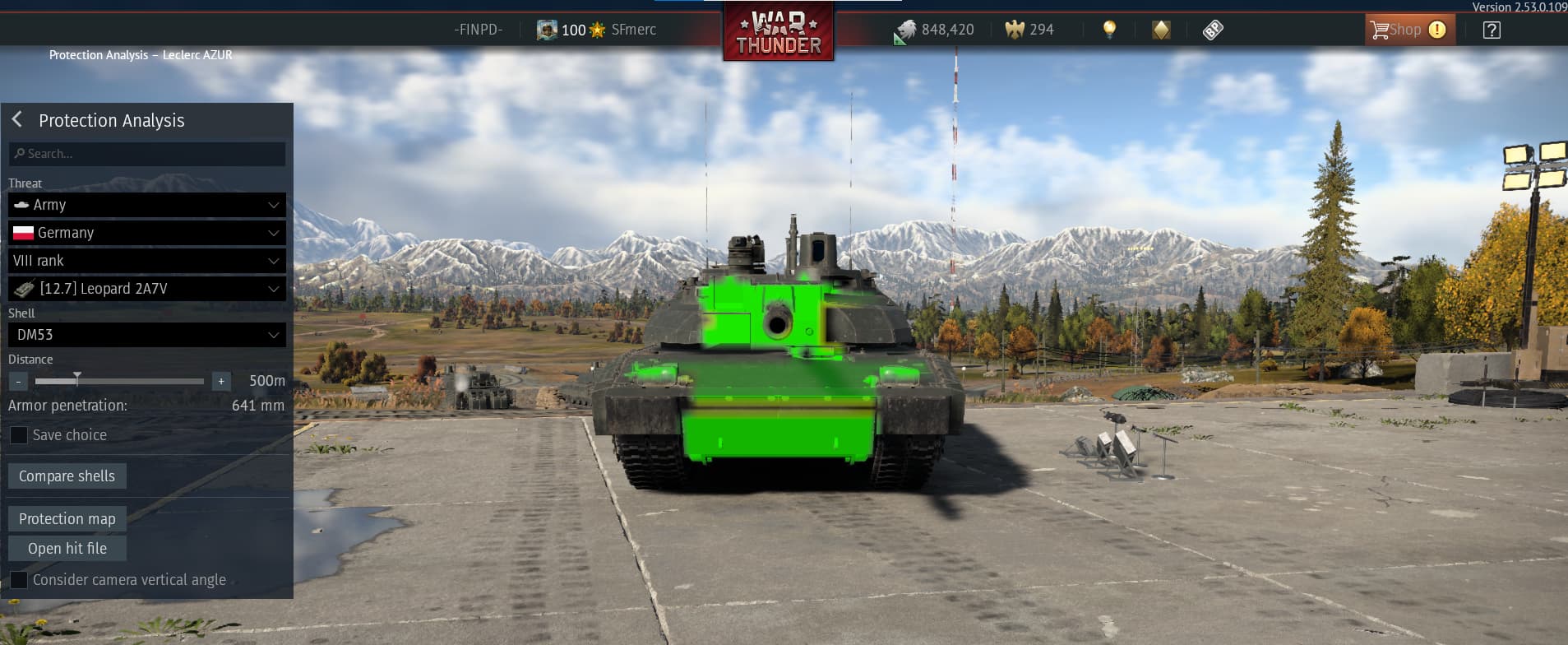This screenshot has height=645, width=1568.
Task: Open the Germany nation dropdown
Action: pyautogui.click(x=147, y=233)
